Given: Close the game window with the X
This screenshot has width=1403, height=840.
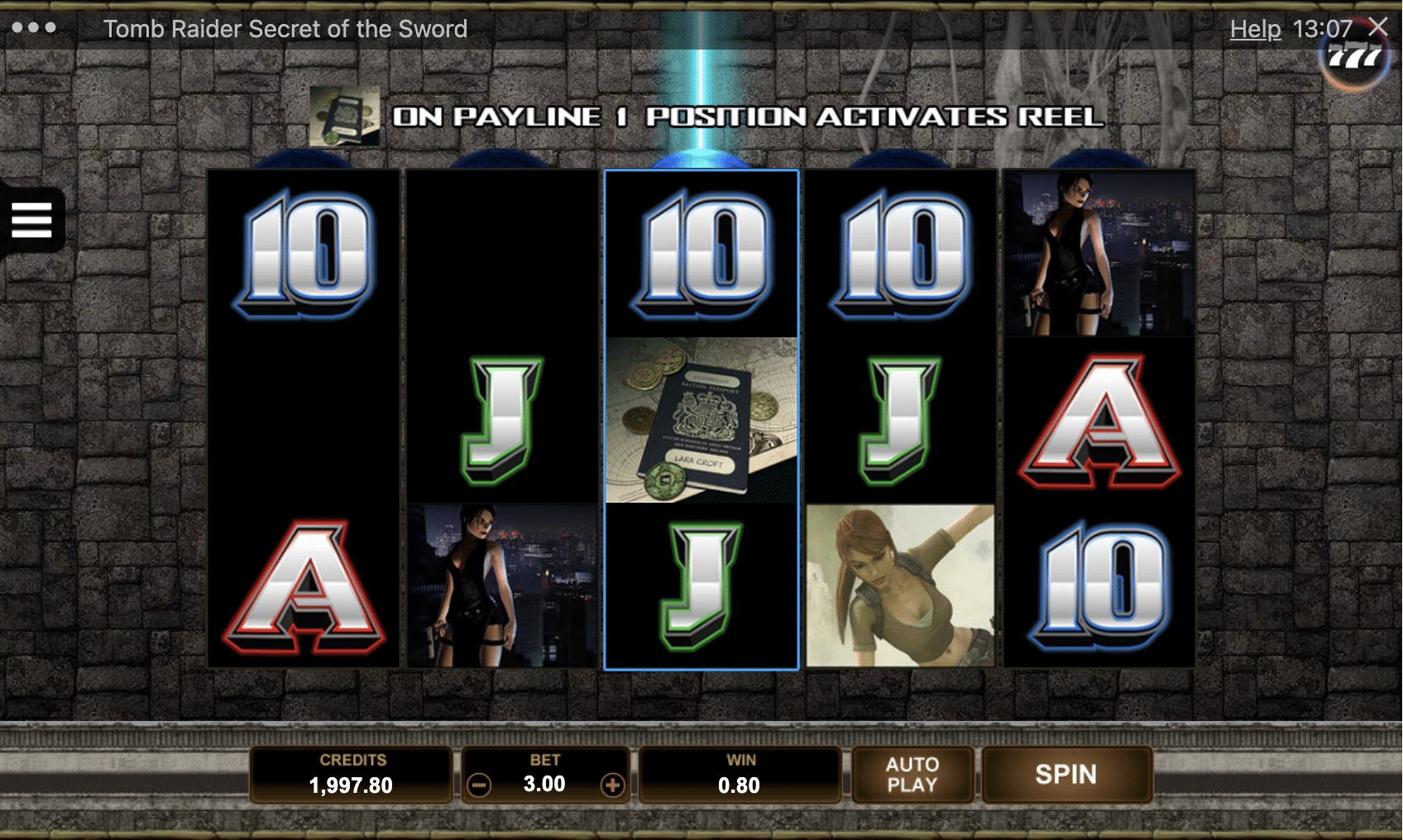Looking at the screenshot, I should click(x=1378, y=27).
